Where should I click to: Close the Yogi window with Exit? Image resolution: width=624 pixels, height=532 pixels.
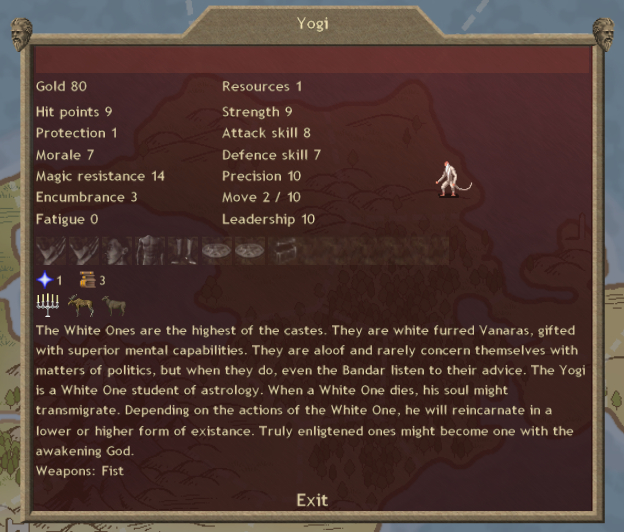point(311,500)
